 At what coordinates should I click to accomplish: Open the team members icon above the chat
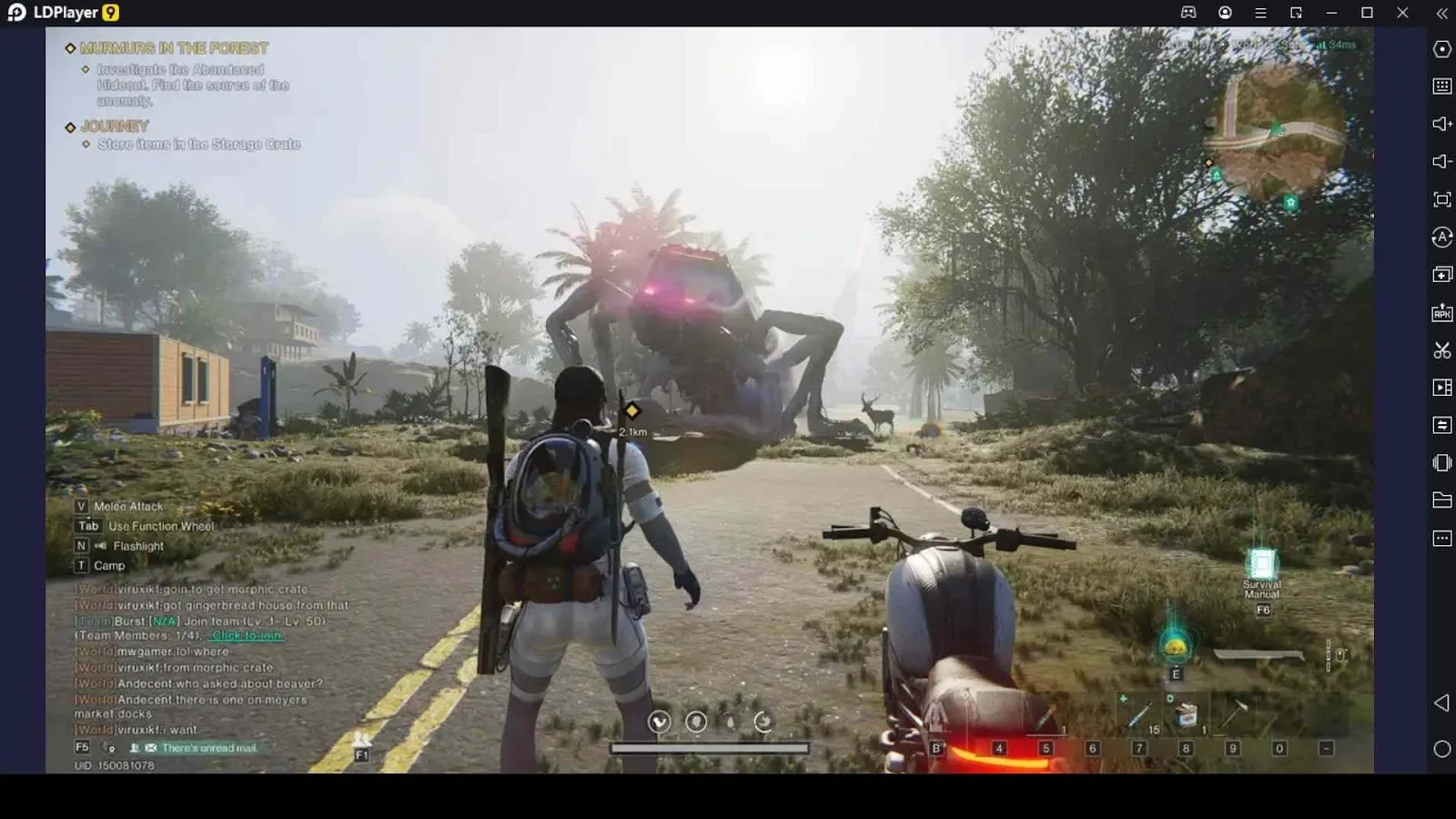361,740
